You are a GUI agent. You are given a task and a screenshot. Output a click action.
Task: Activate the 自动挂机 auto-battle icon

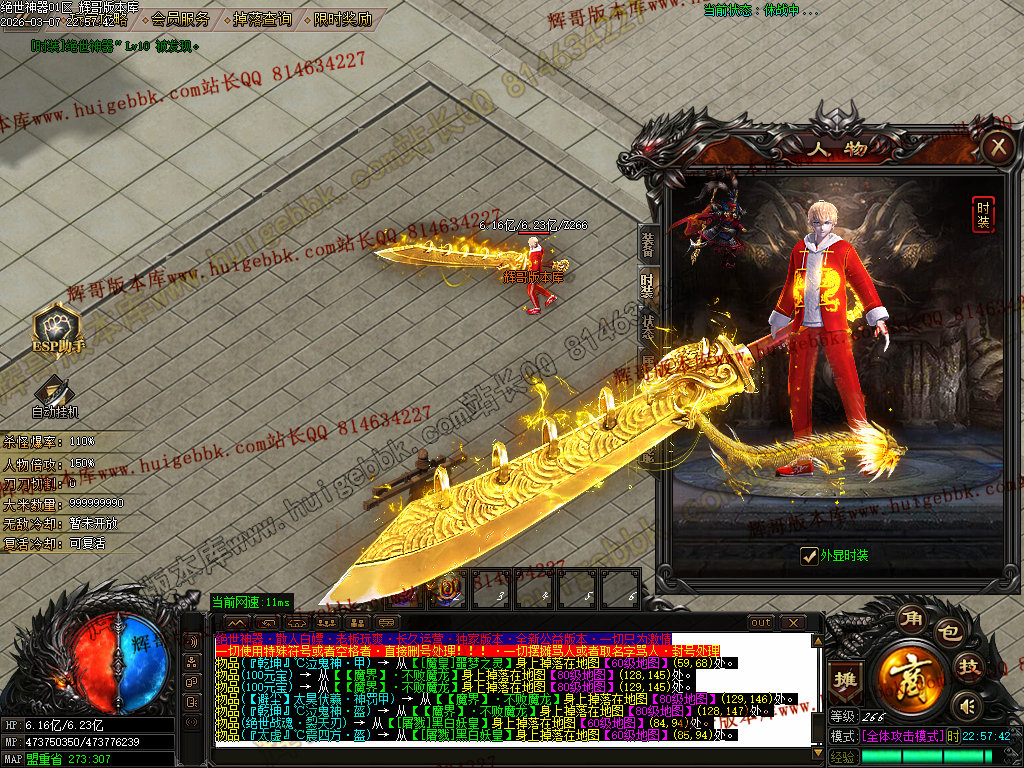tap(54, 397)
